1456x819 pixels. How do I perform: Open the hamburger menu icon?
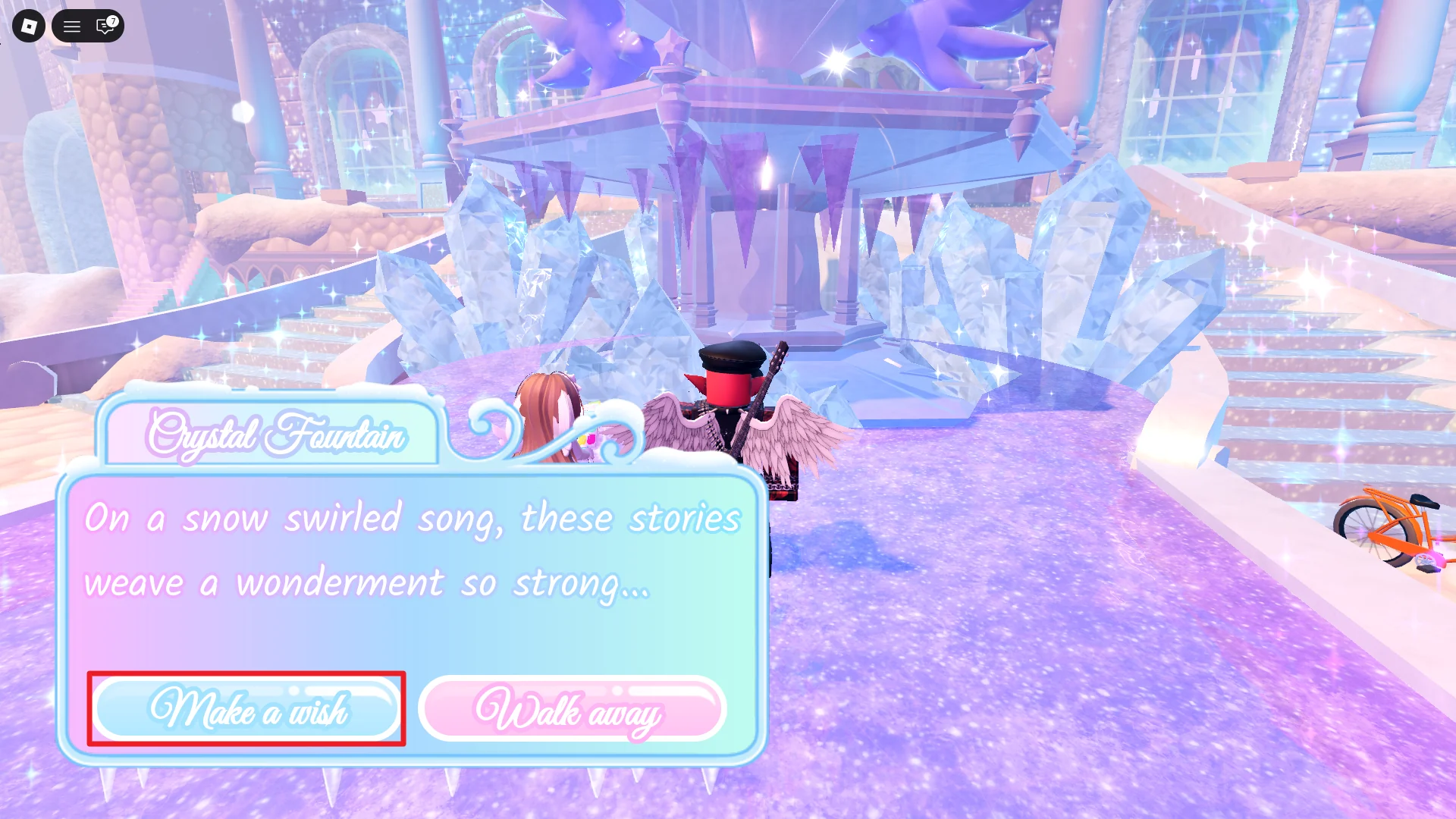[x=71, y=26]
